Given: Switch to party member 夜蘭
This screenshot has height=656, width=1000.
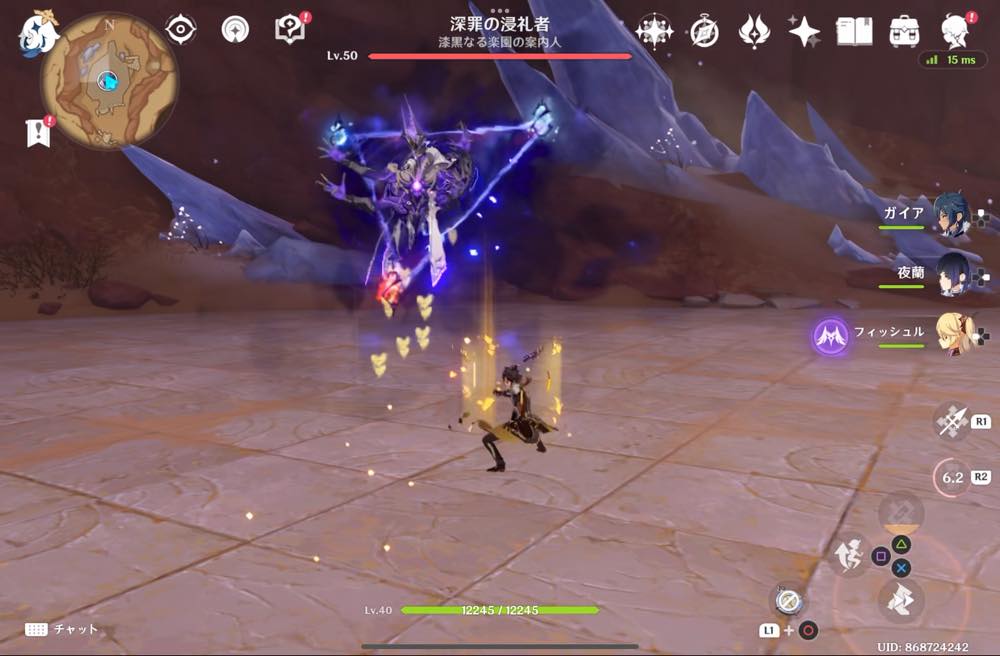Looking at the screenshot, I should click(951, 273).
